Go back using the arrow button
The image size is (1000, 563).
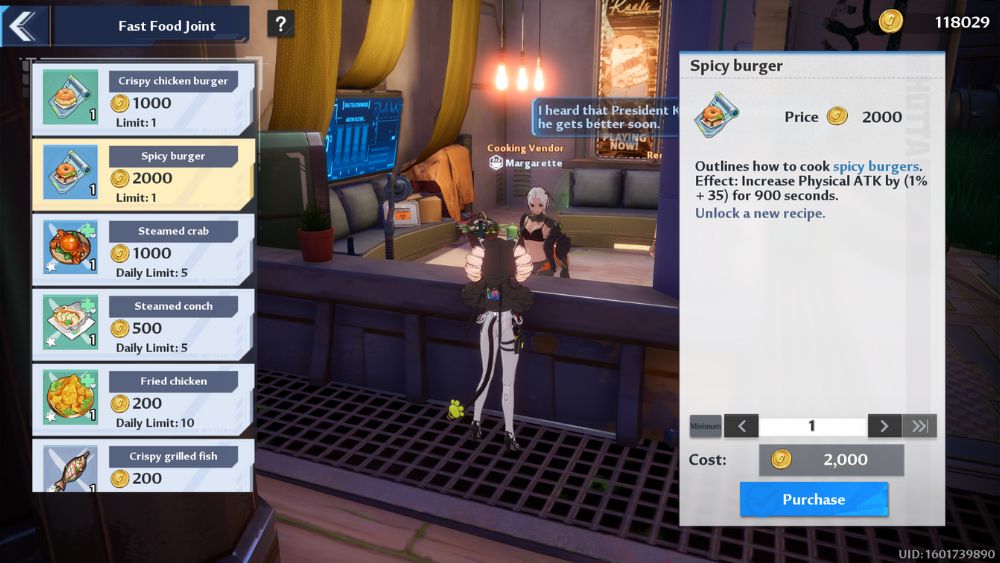[24, 25]
